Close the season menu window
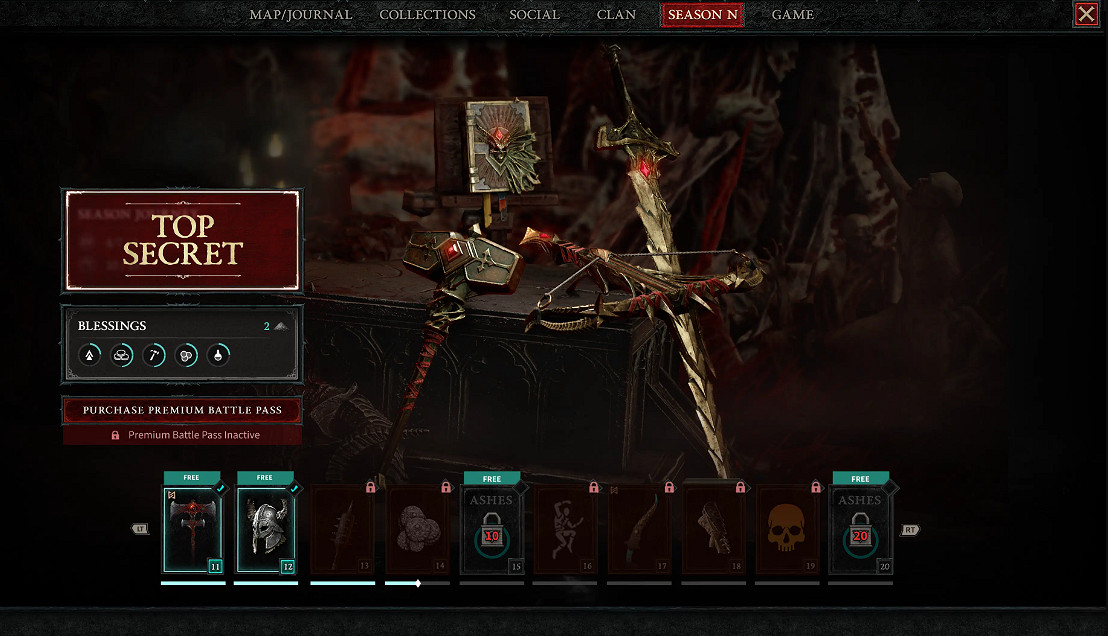 (1085, 14)
